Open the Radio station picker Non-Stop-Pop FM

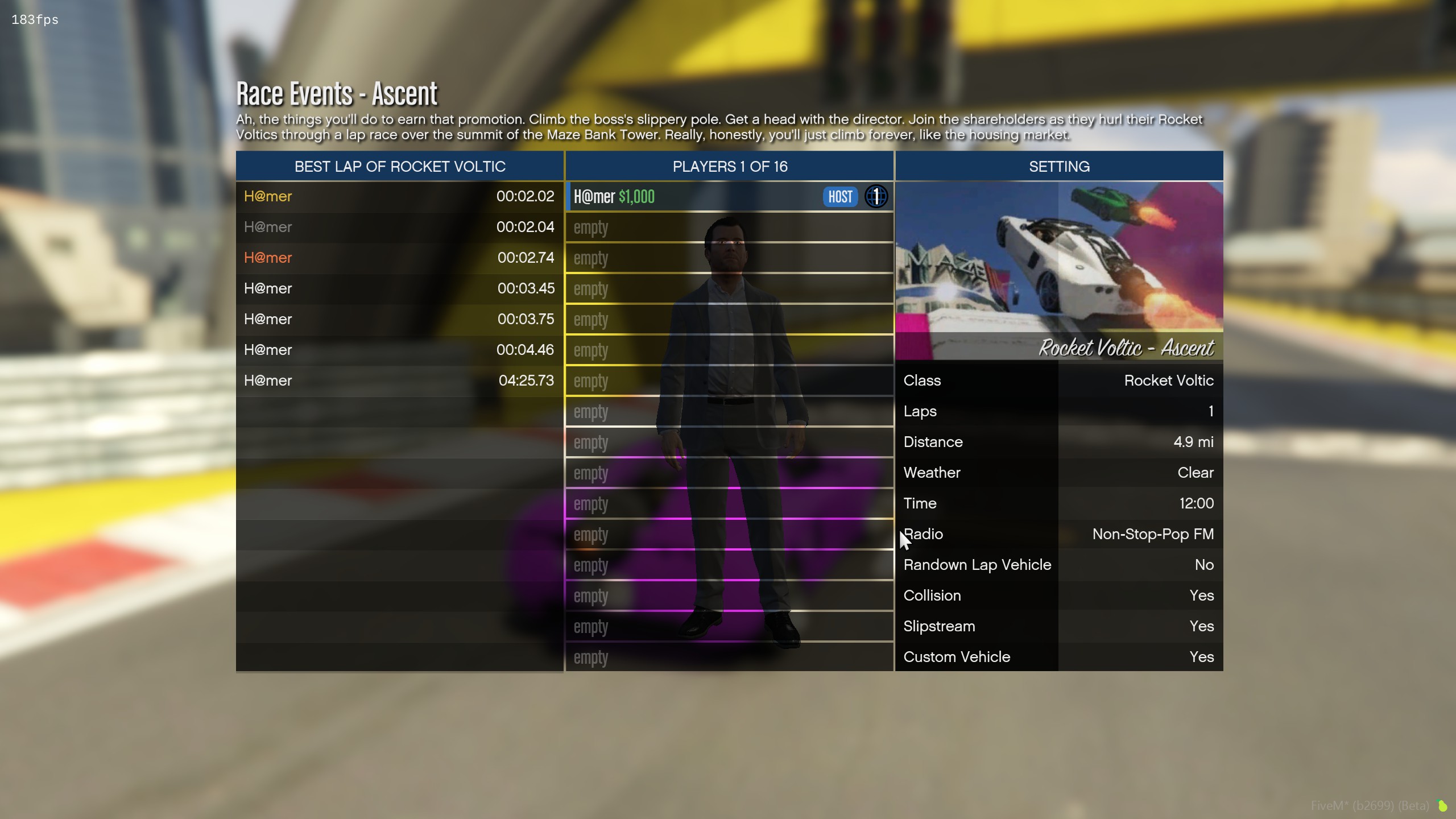(1058, 534)
